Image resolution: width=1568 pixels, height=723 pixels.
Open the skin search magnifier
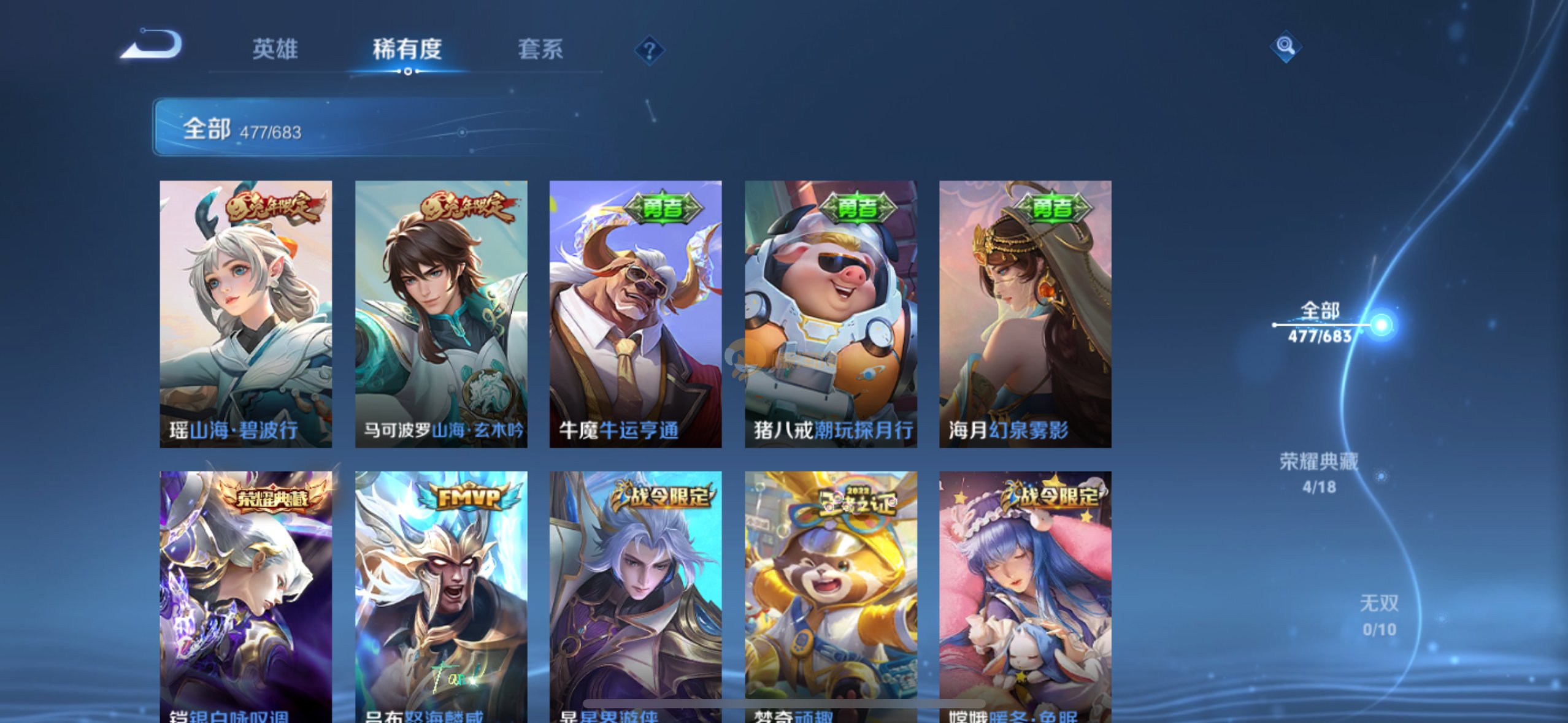(1285, 46)
